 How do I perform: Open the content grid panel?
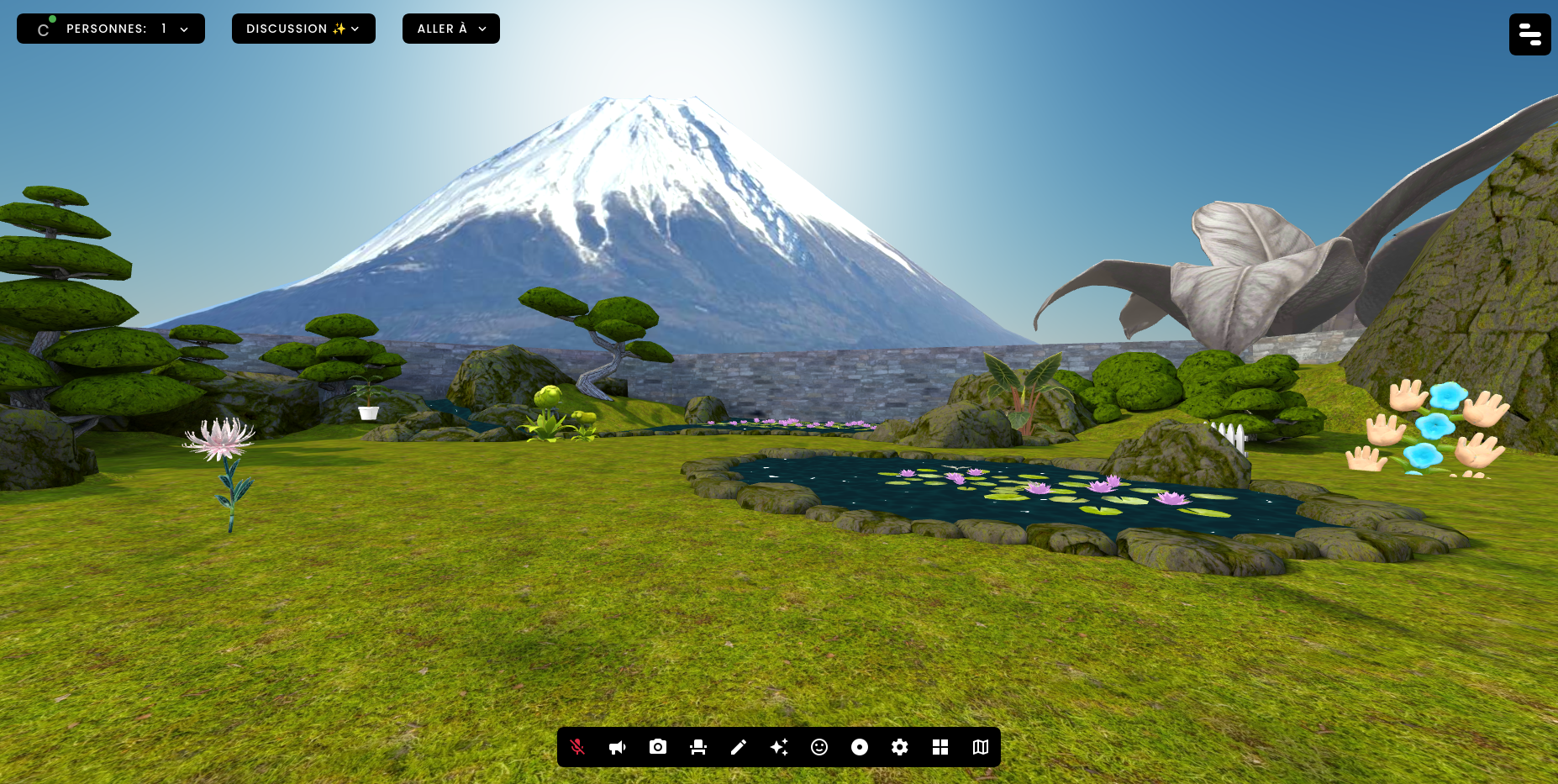coord(940,747)
